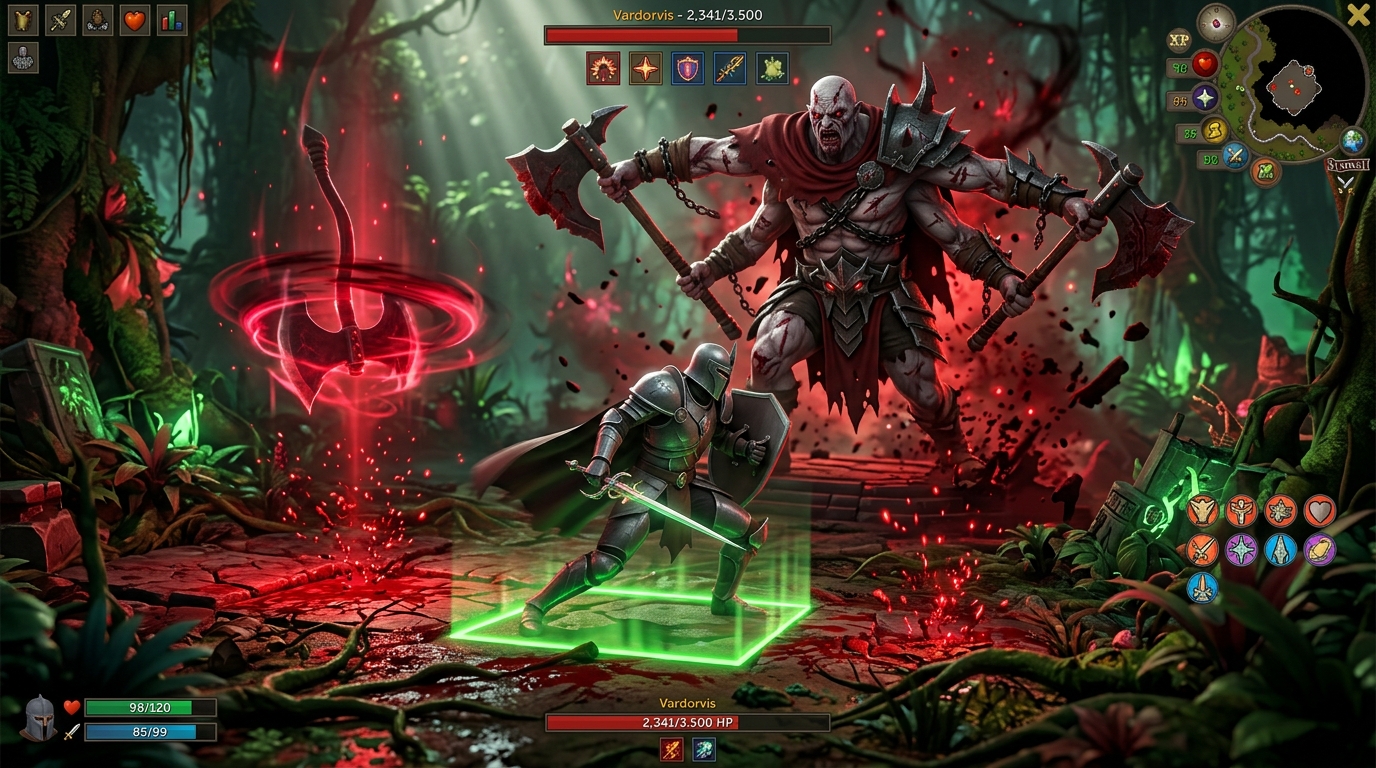Toggle the XP counter button

(1180, 40)
